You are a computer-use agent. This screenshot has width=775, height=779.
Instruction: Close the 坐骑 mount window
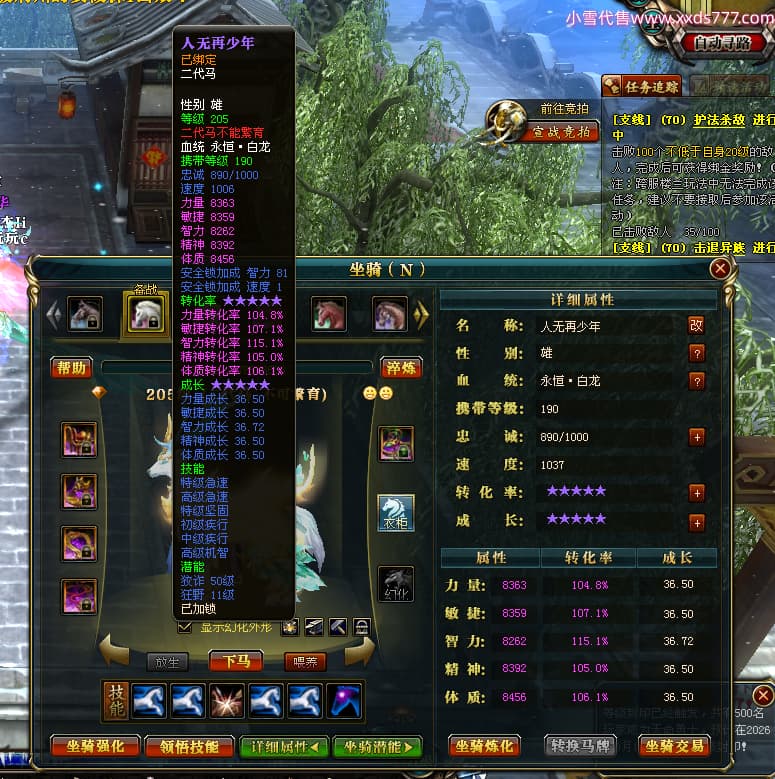(x=719, y=269)
